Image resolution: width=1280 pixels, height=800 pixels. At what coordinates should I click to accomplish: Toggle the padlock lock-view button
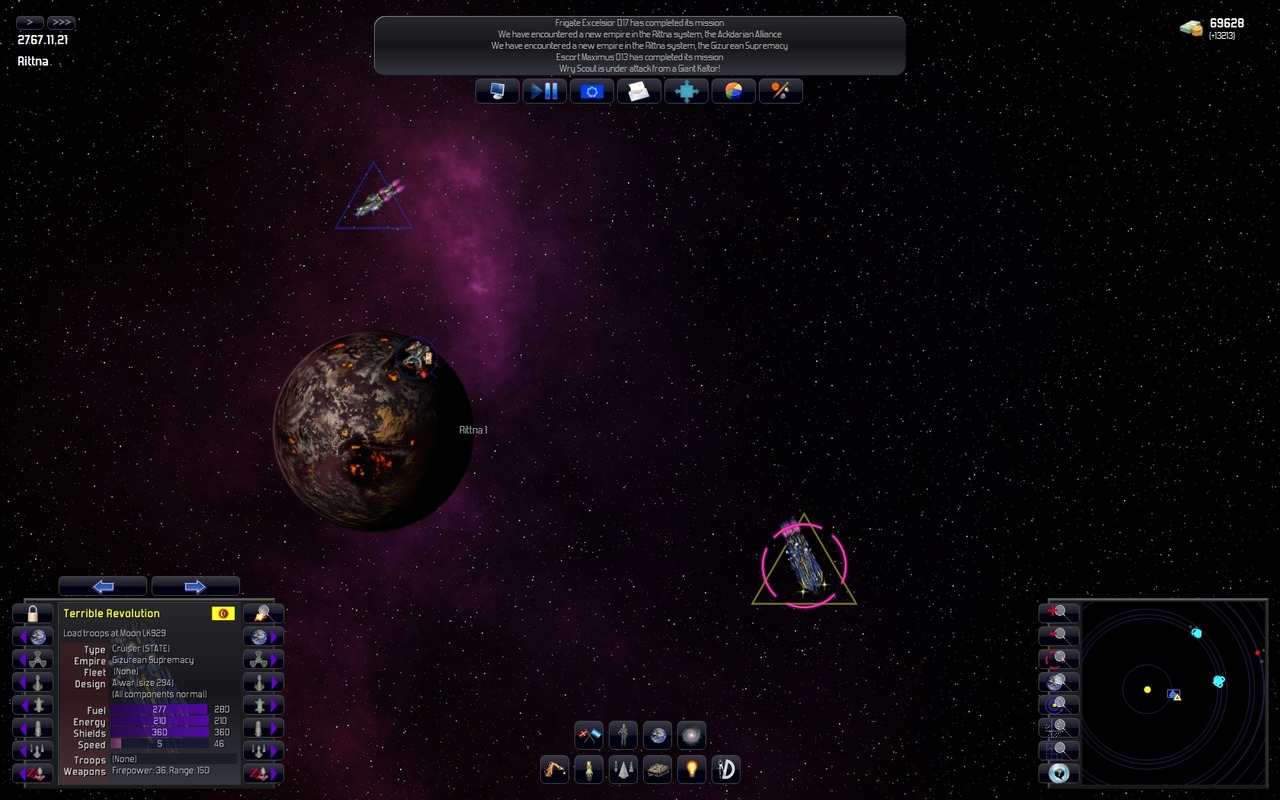tap(33, 613)
